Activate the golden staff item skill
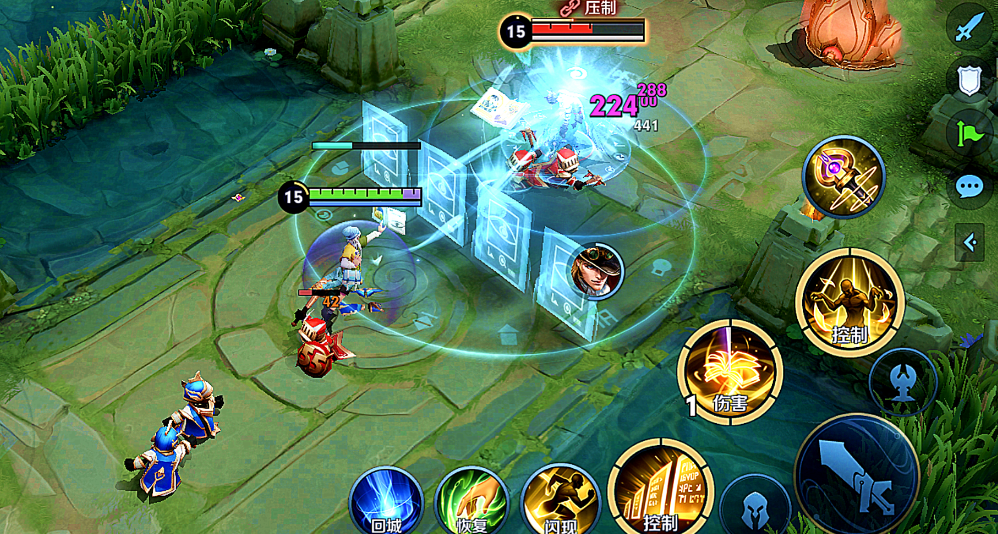The width and height of the screenshot is (998, 534). click(843, 177)
